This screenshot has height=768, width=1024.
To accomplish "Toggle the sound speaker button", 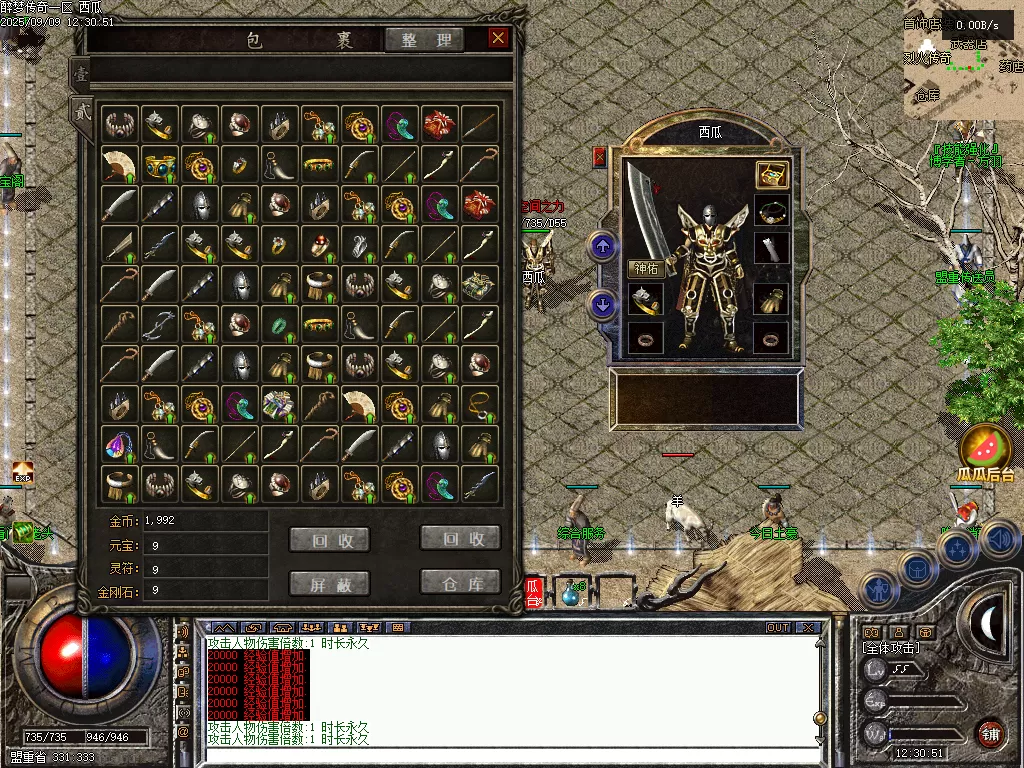I will pyautogui.click(x=1000, y=540).
